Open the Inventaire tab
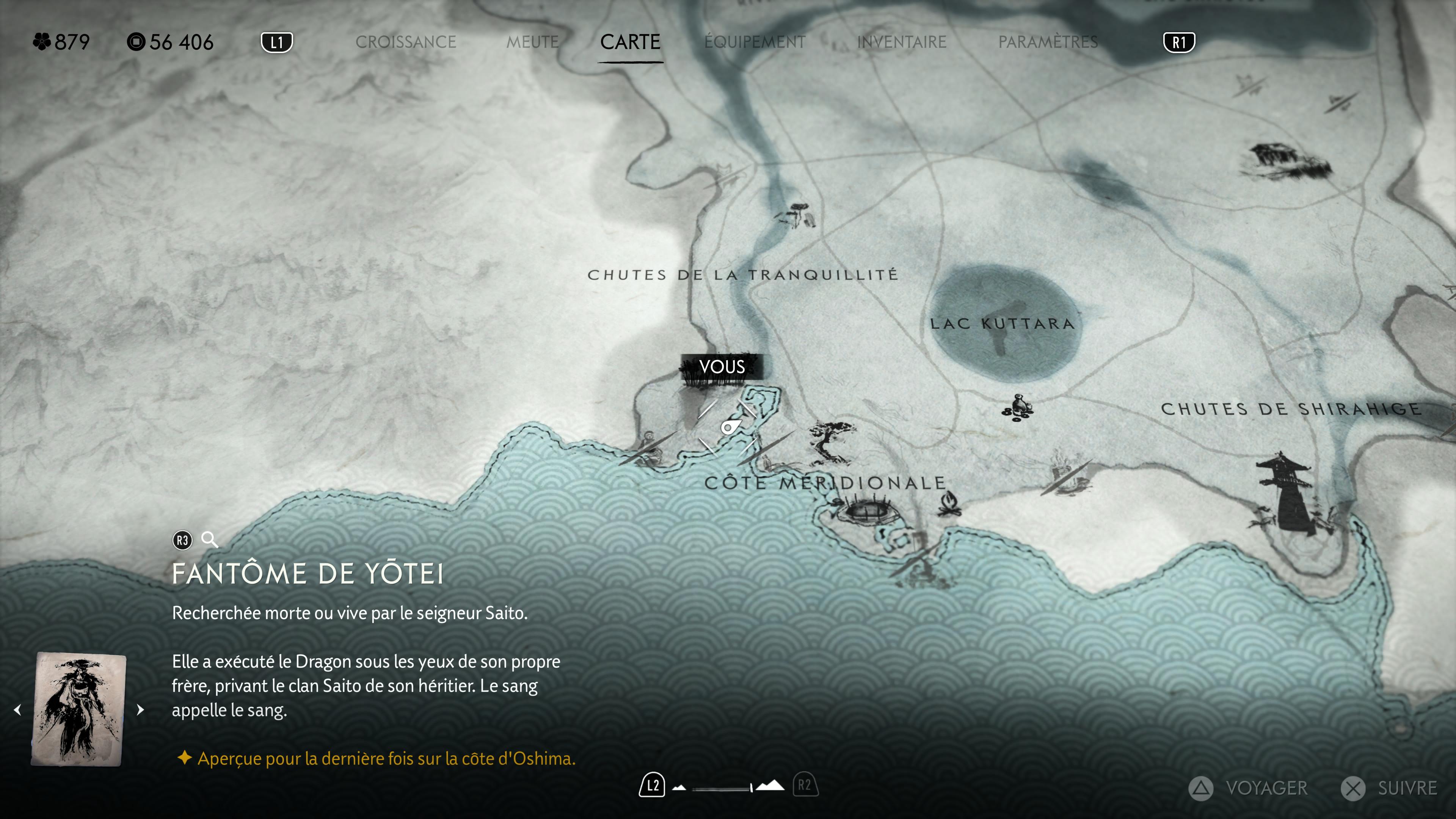Viewport: 1456px width, 819px height. tap(902, 42)
